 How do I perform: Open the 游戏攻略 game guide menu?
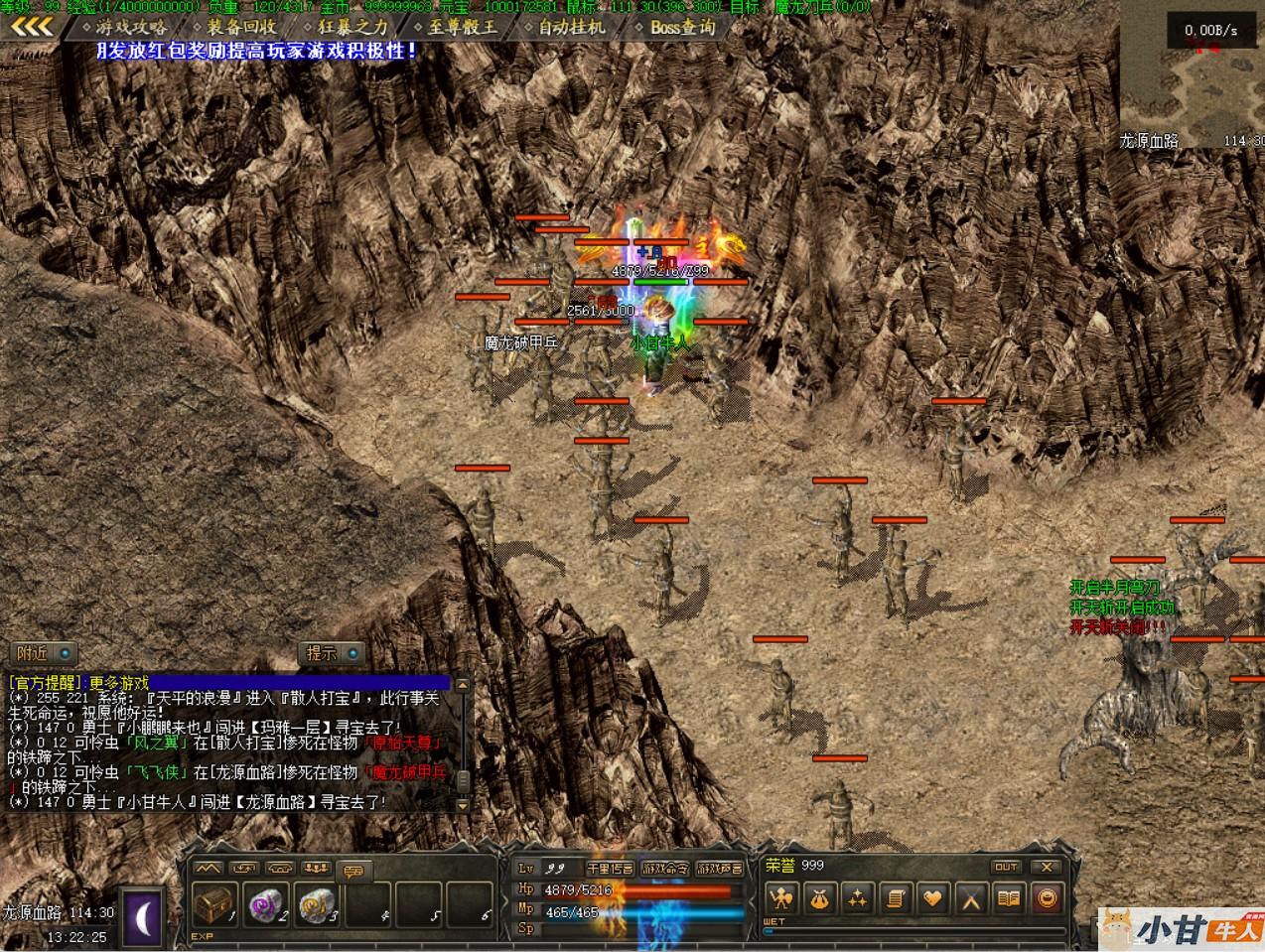pyautogui.click(x=130, y=28)
